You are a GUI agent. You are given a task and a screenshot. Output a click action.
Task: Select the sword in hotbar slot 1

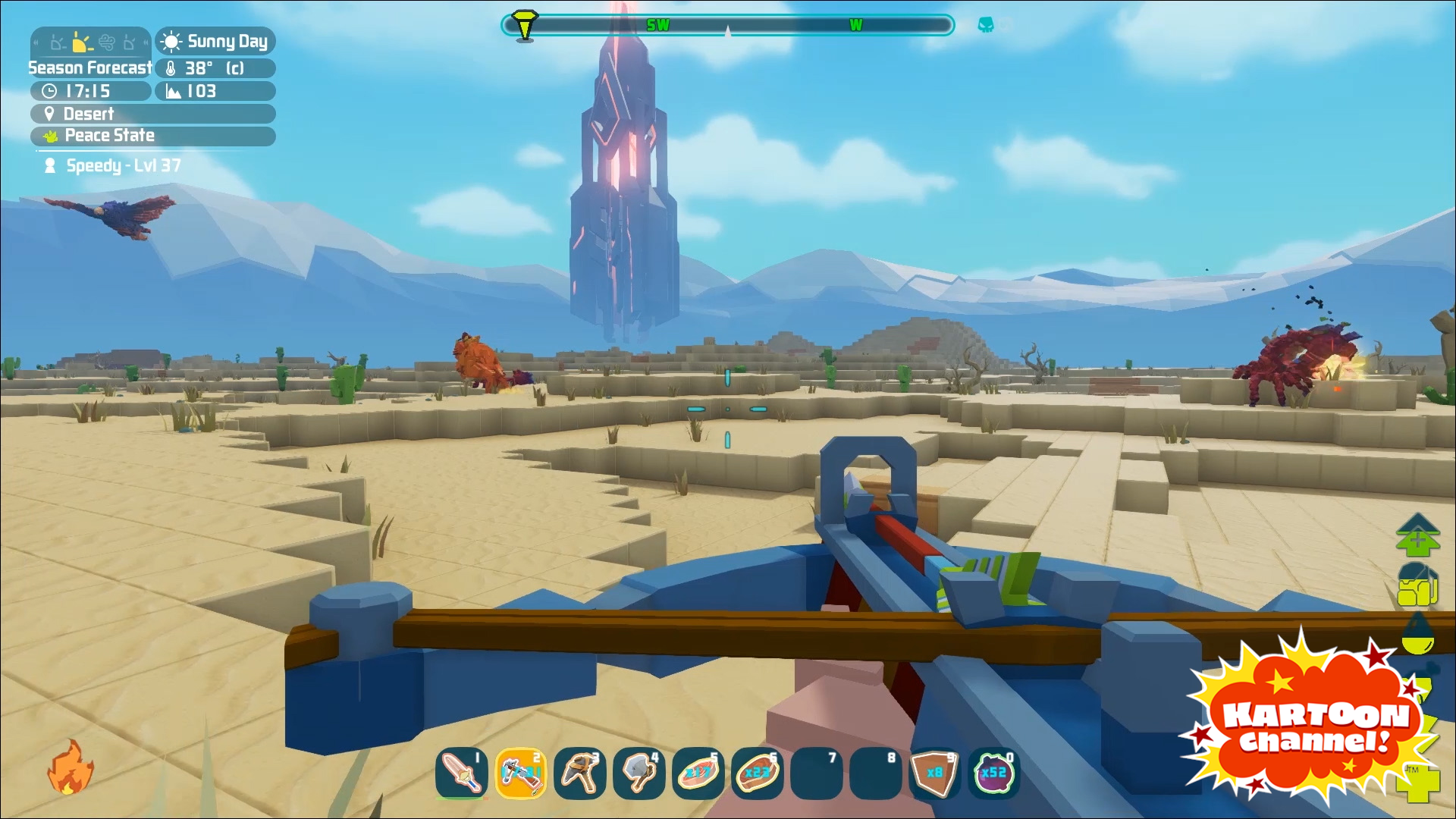click(x=461, y=773)
